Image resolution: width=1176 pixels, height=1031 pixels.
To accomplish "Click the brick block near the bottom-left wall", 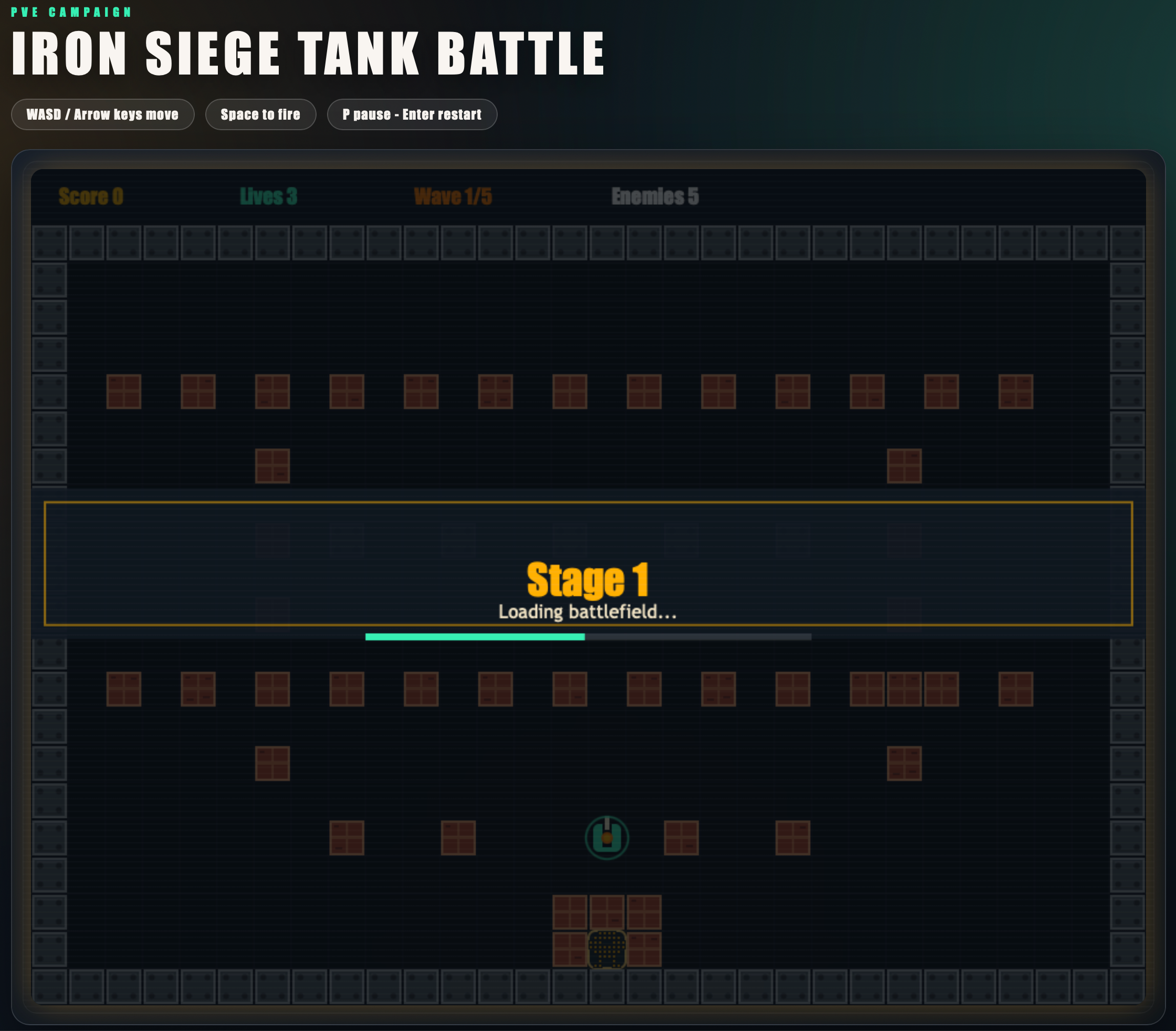I will (x=124, y=690).
